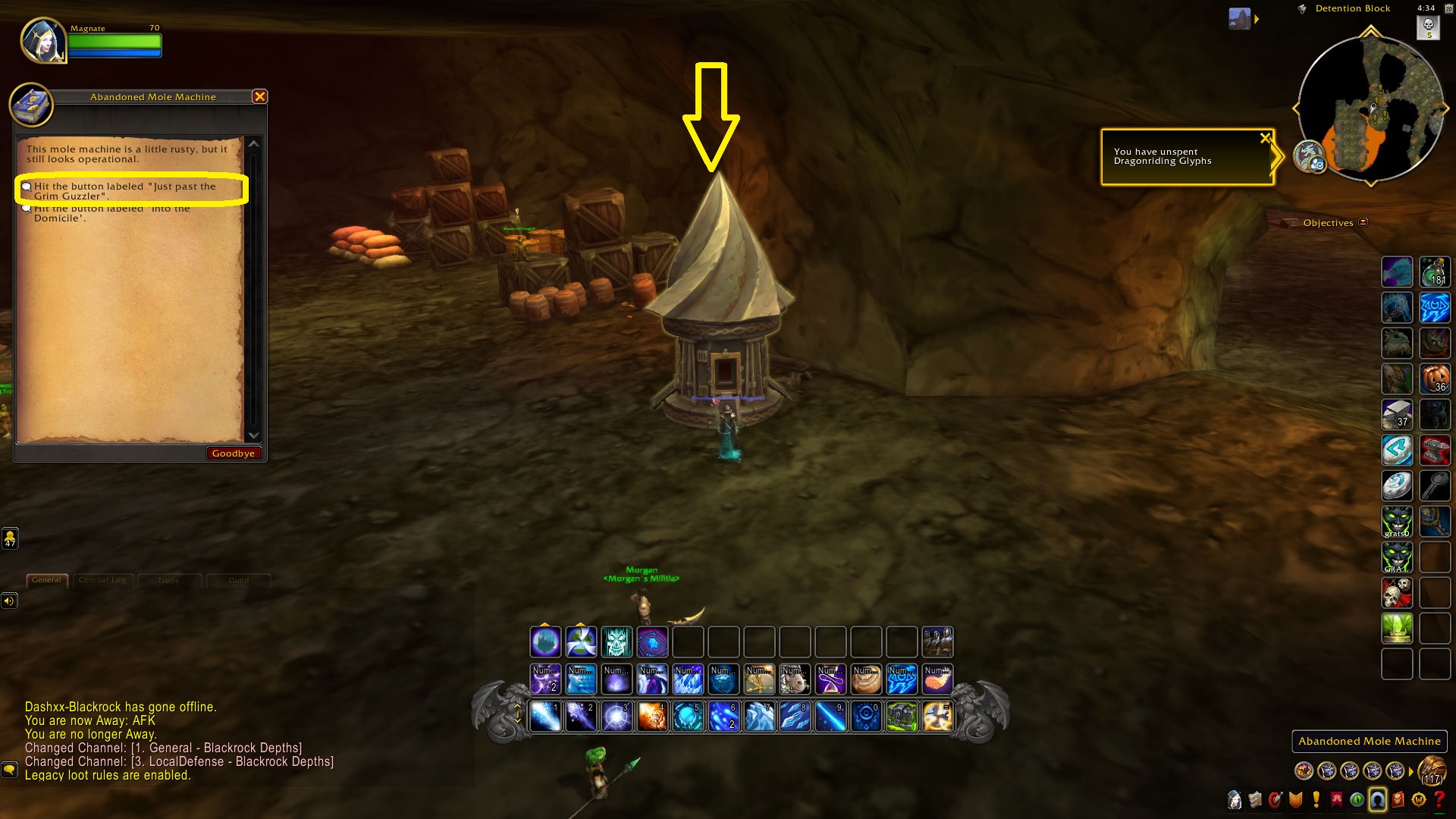The height and width of the screenshot is (819, 1456).
Task: Use the jack-o'-lantern item with 36 charges
Action: click(x=1434, y=378)
